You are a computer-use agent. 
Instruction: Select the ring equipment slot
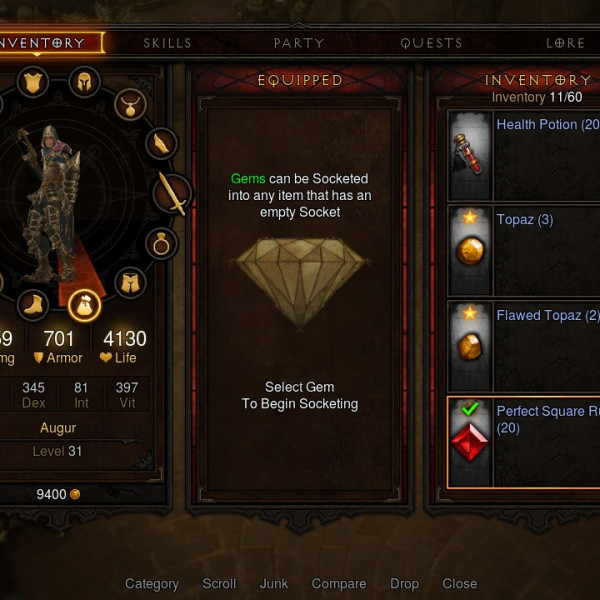(161, 242)
